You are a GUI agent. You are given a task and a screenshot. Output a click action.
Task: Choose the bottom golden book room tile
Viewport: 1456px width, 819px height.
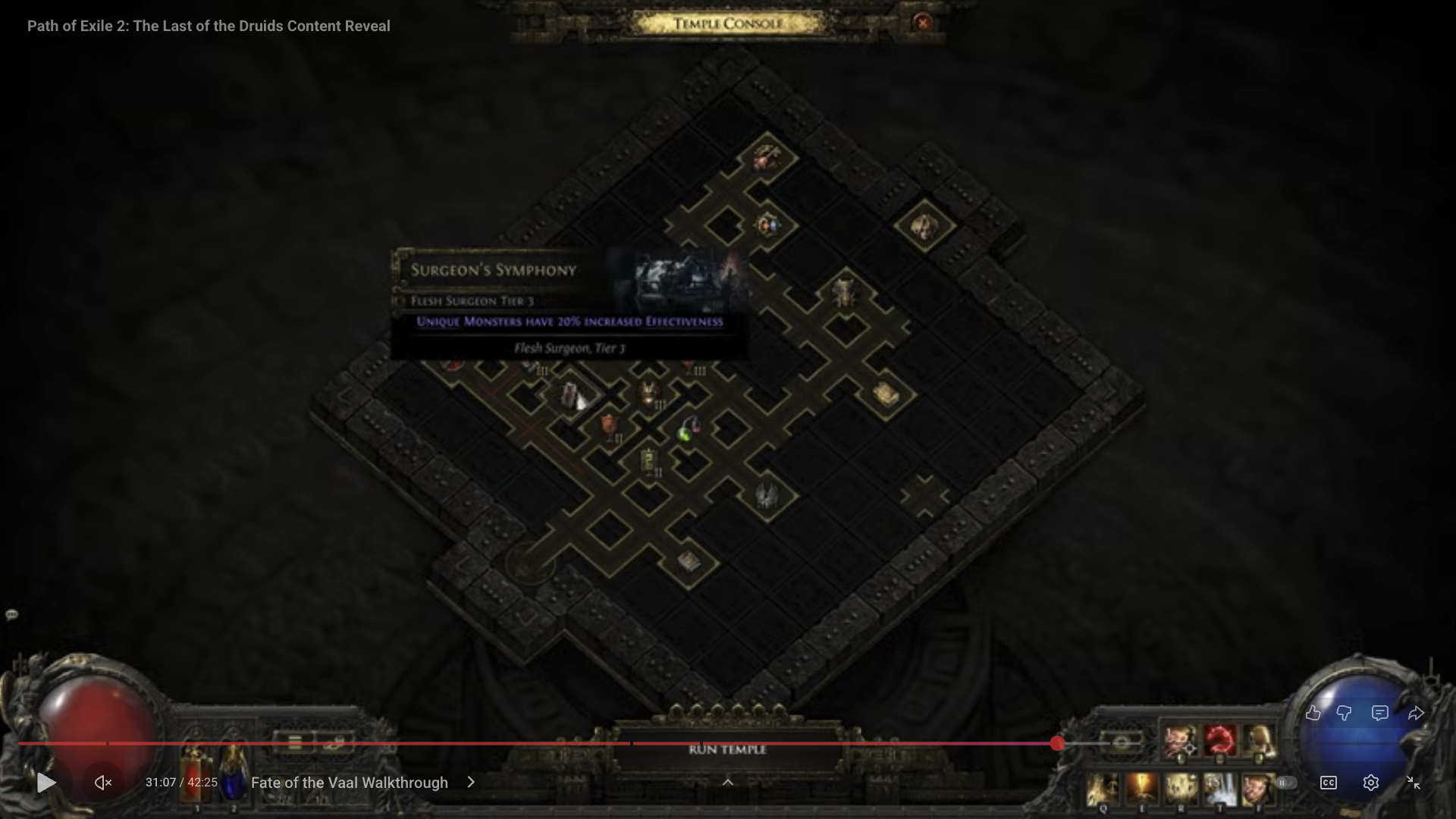pos(689,561)
